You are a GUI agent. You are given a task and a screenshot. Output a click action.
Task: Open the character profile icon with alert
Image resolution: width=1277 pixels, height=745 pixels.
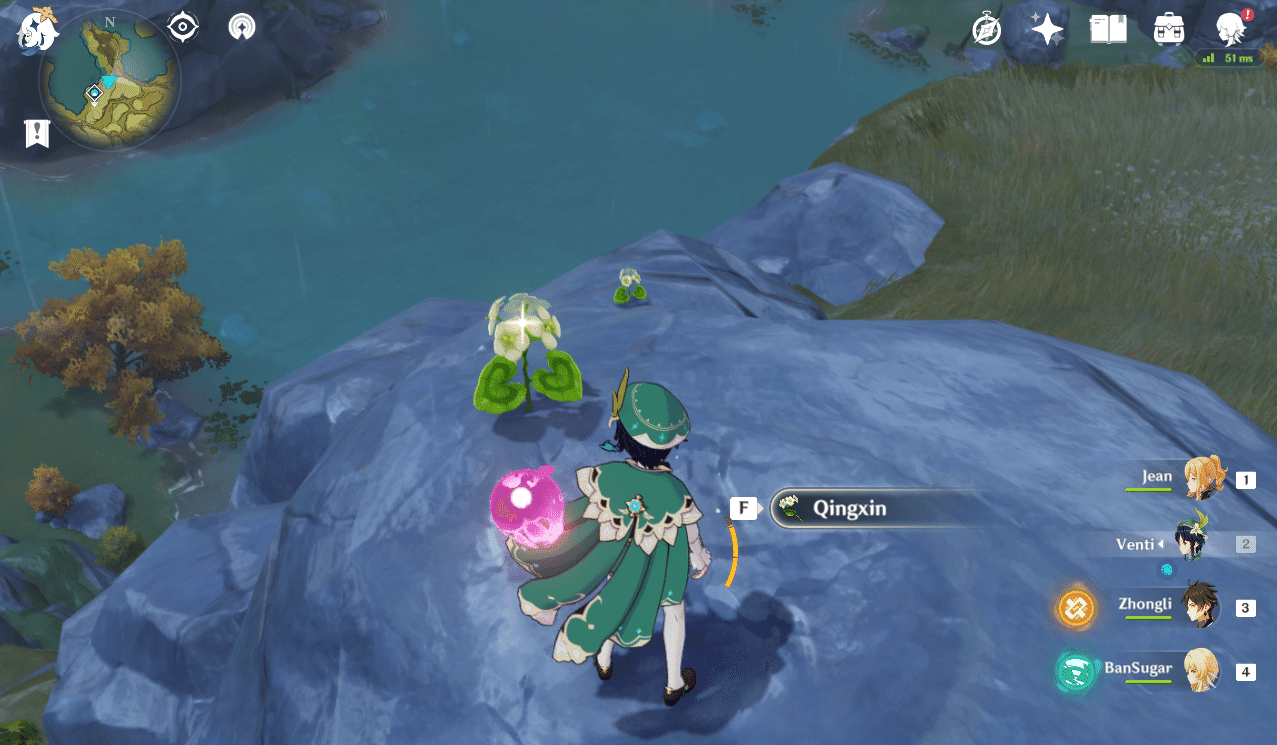(x=1230, y=29)
